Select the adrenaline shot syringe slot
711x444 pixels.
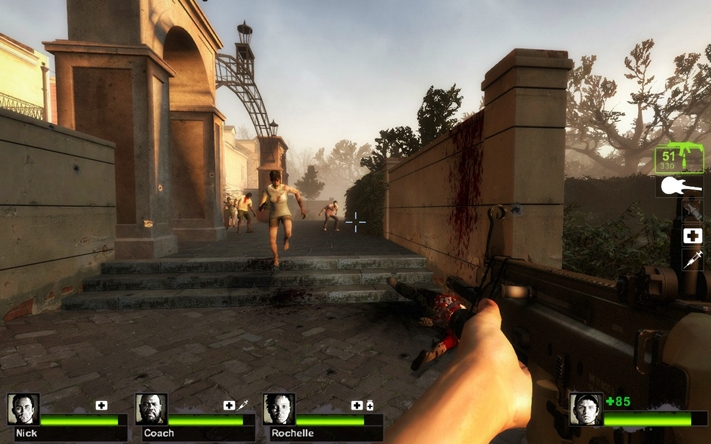click(692, 259)
